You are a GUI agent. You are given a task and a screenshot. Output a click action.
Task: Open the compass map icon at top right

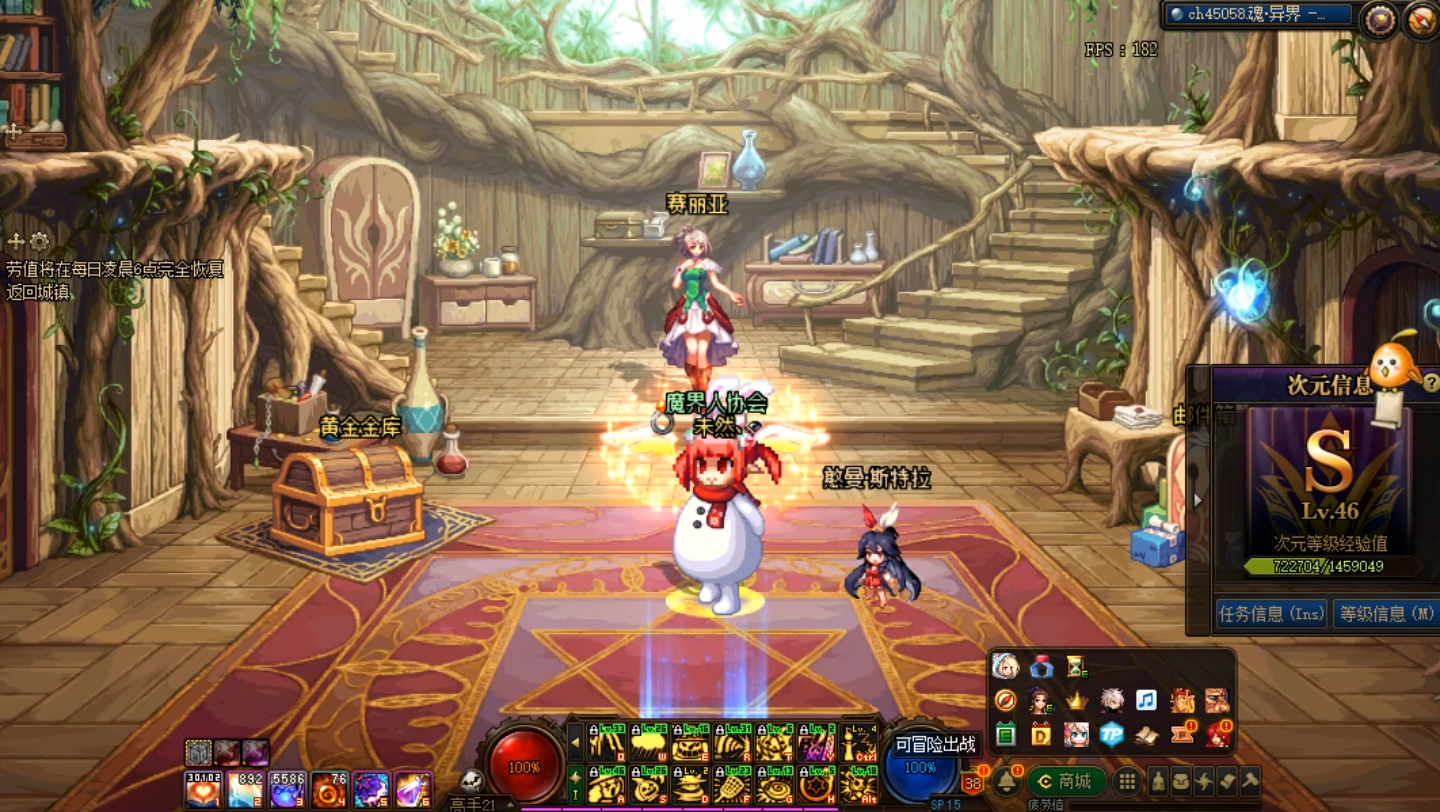[x=1421, y=19]
